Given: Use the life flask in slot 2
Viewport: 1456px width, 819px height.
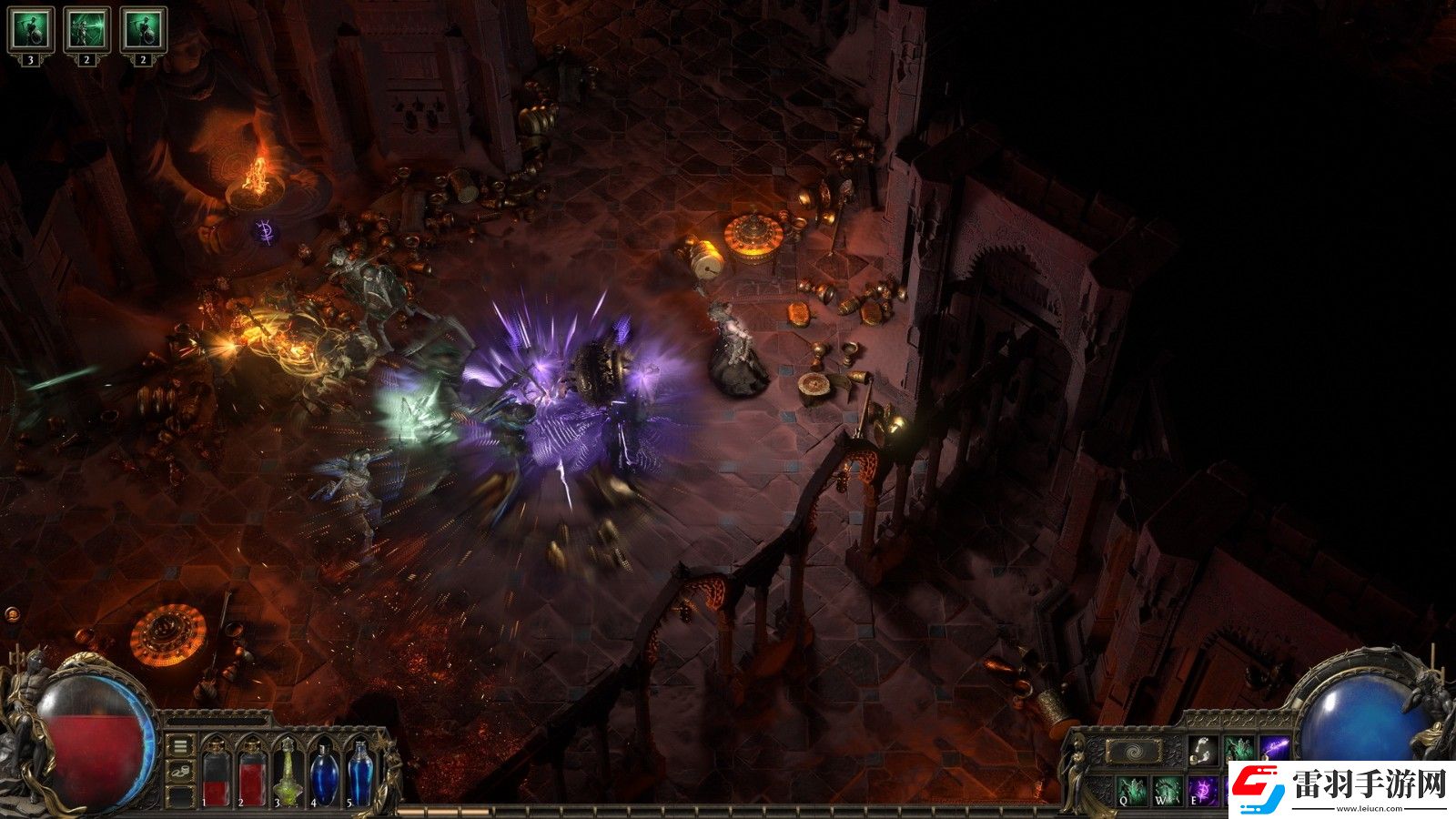Looking at the screenshot, I should [251, 772].
